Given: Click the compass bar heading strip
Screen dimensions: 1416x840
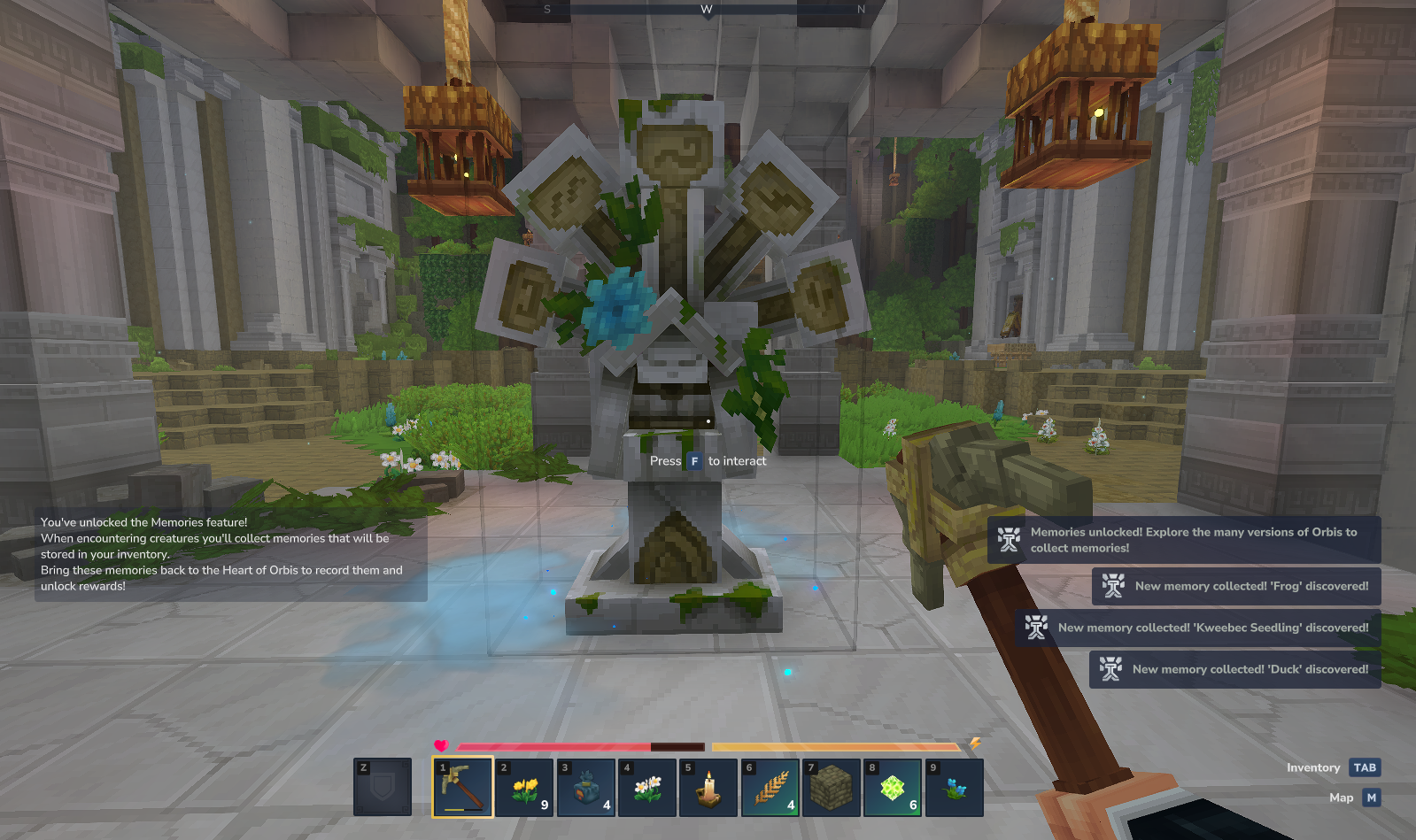Looking at the screenshot, I should tap(706, 10).
